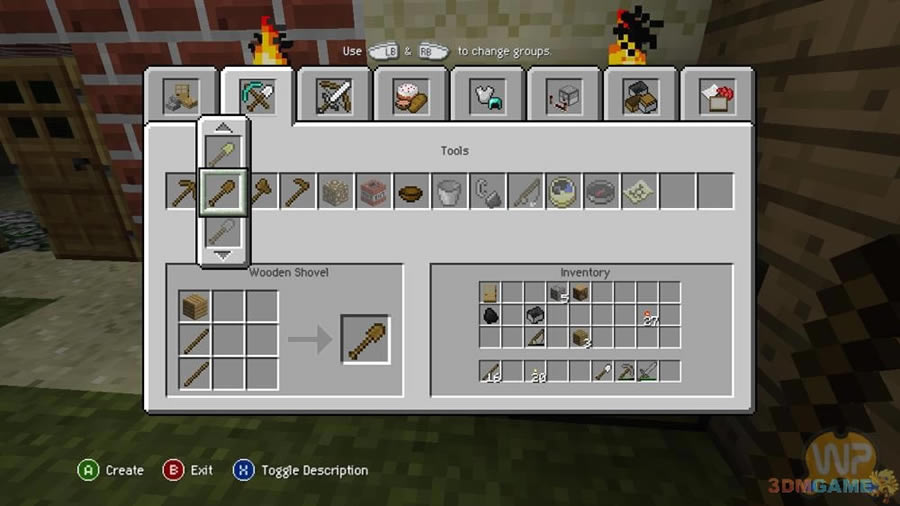
Task: Select the sword in the hotbar
Action: [x=647, y=371]
